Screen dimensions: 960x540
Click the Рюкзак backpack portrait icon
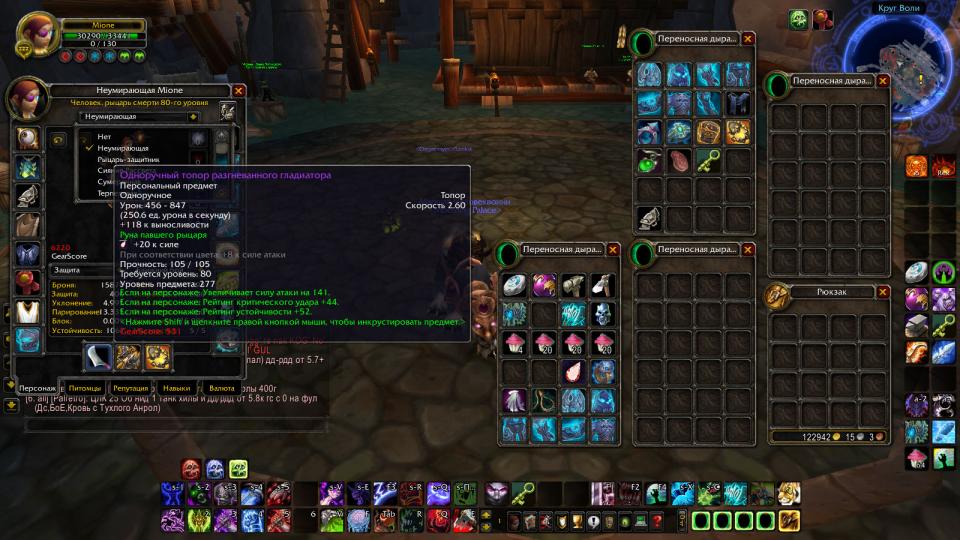click(x=778, y=296)
